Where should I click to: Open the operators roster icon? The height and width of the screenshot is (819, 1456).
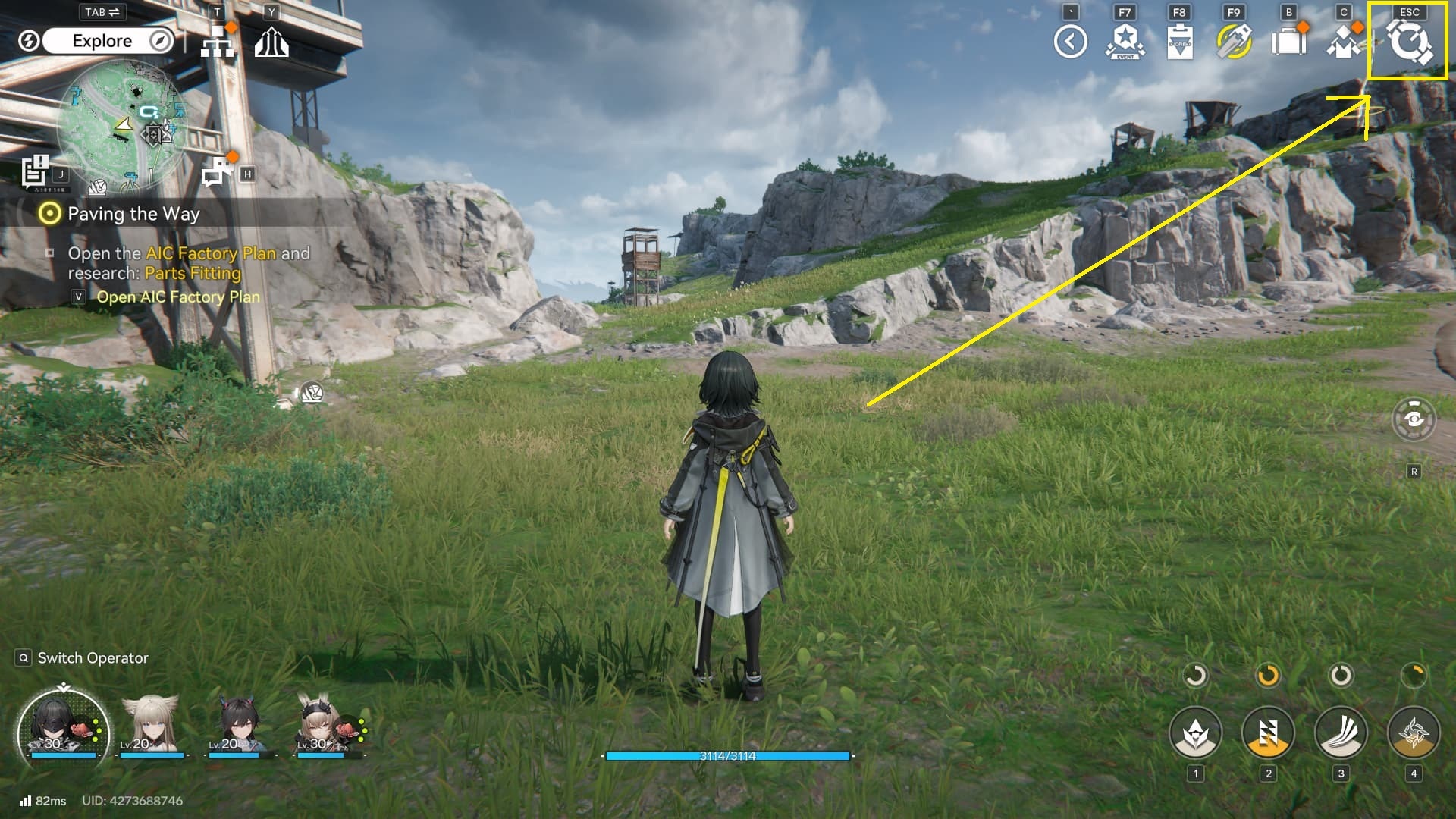pos(1343,42)
